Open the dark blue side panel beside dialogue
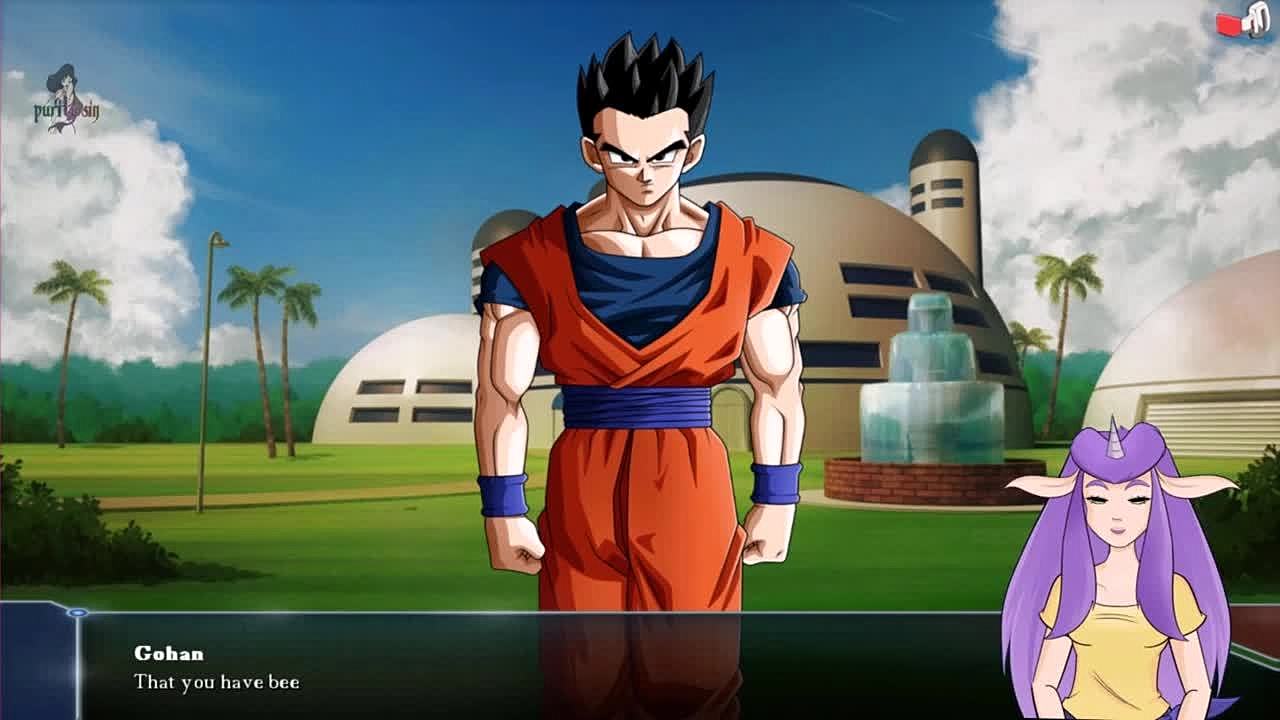 pyautogui.click(x=37, y=662)
